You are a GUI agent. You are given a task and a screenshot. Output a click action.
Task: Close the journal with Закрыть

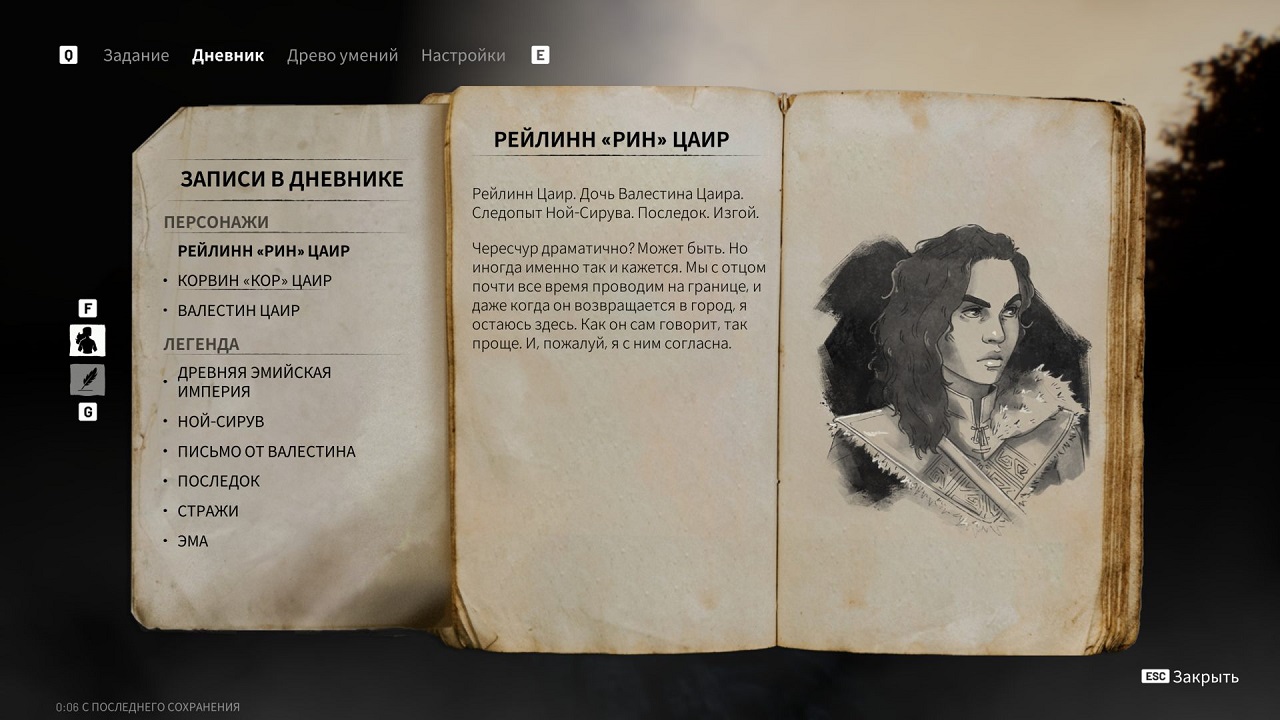pos(1191,677)
